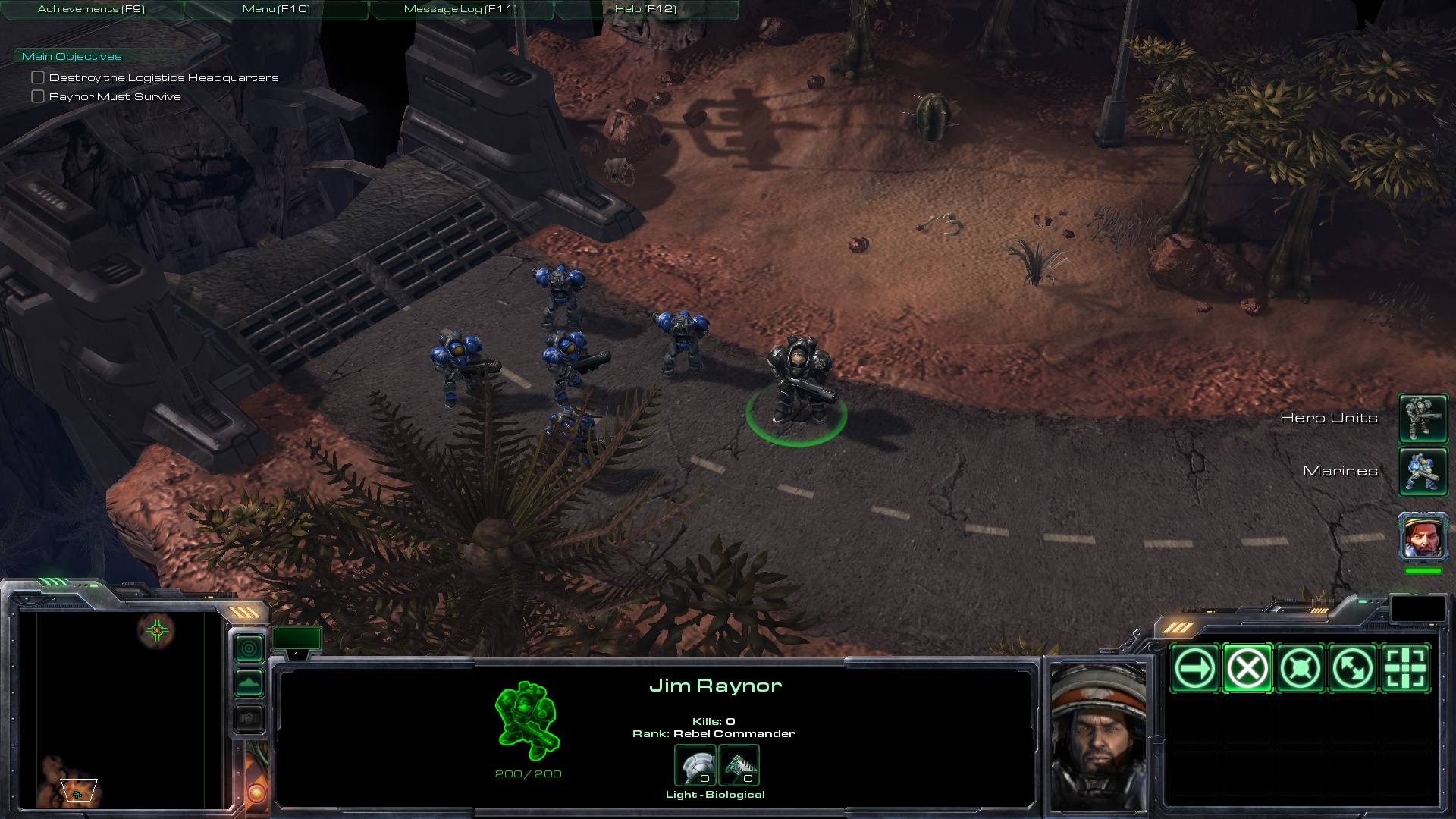
Task: Click the infantry weapons upgrade icon
Action: (739, 766)
